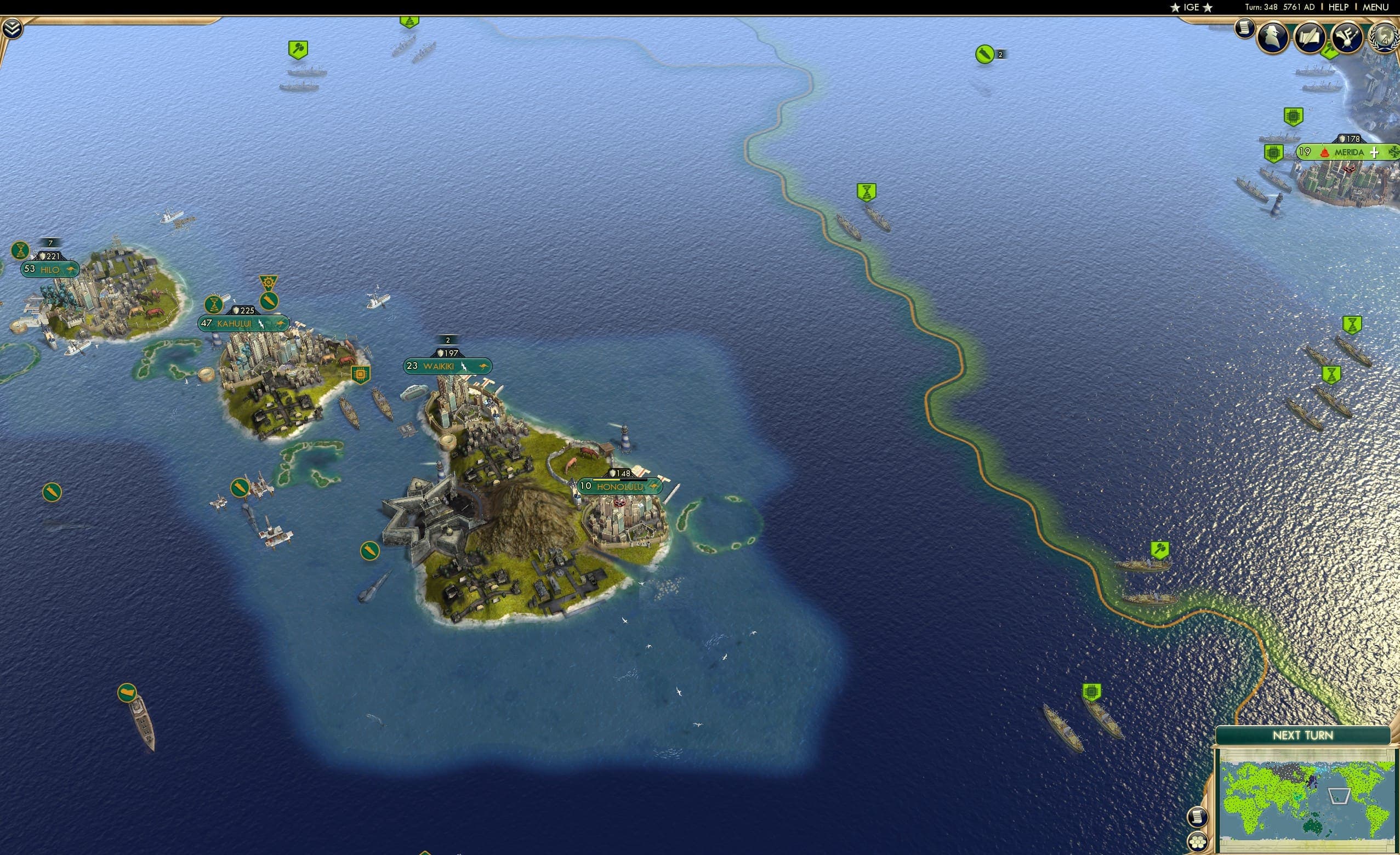Click the IGE label at the top
Viewport: 1400px width, 855px height.
pos(1191,7)
